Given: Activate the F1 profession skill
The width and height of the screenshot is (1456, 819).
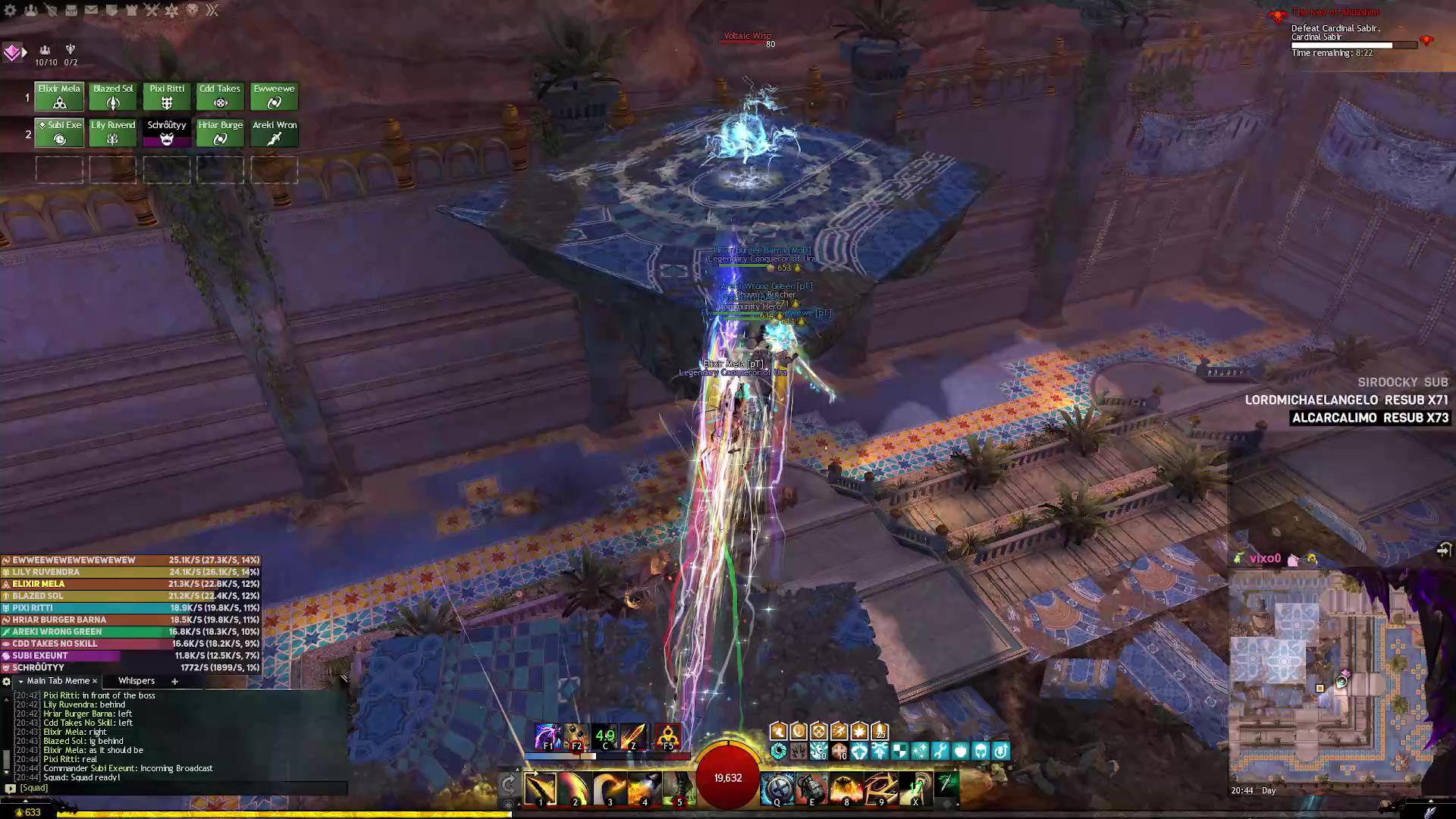Looking at the screenshot, I should pos(548,736).
